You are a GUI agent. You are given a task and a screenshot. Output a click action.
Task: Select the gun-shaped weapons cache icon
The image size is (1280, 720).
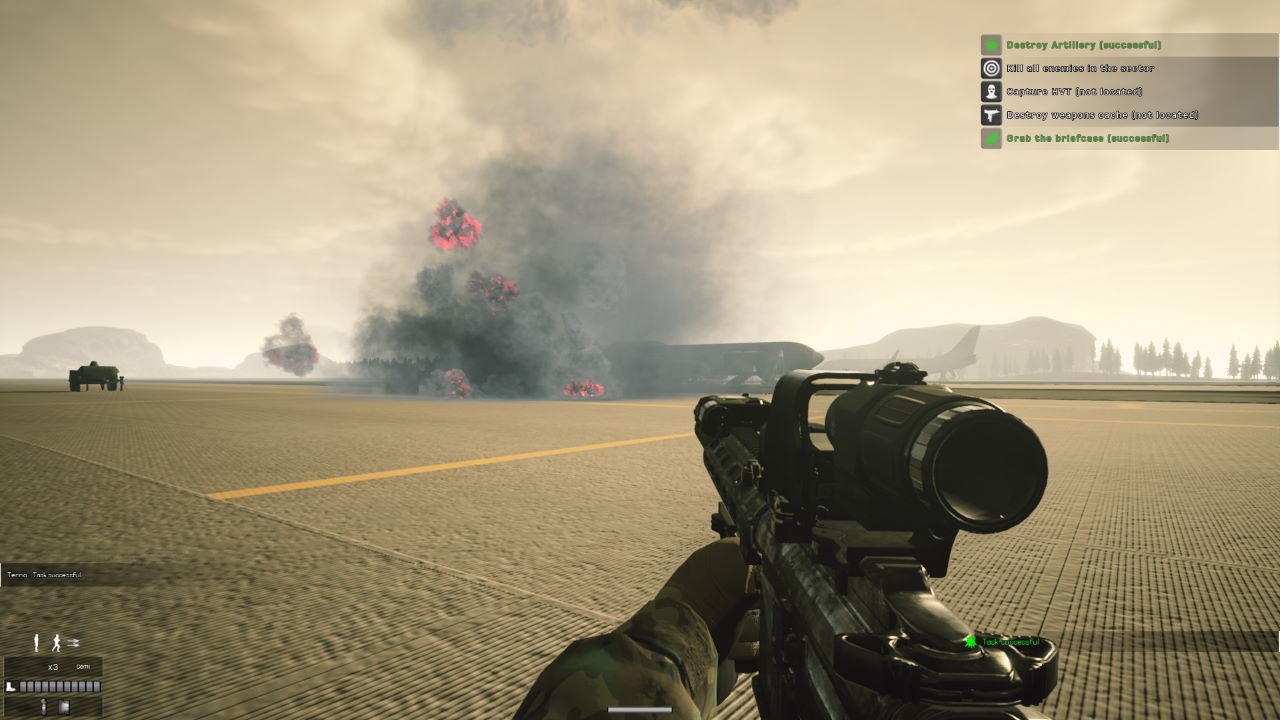[991, 115]
